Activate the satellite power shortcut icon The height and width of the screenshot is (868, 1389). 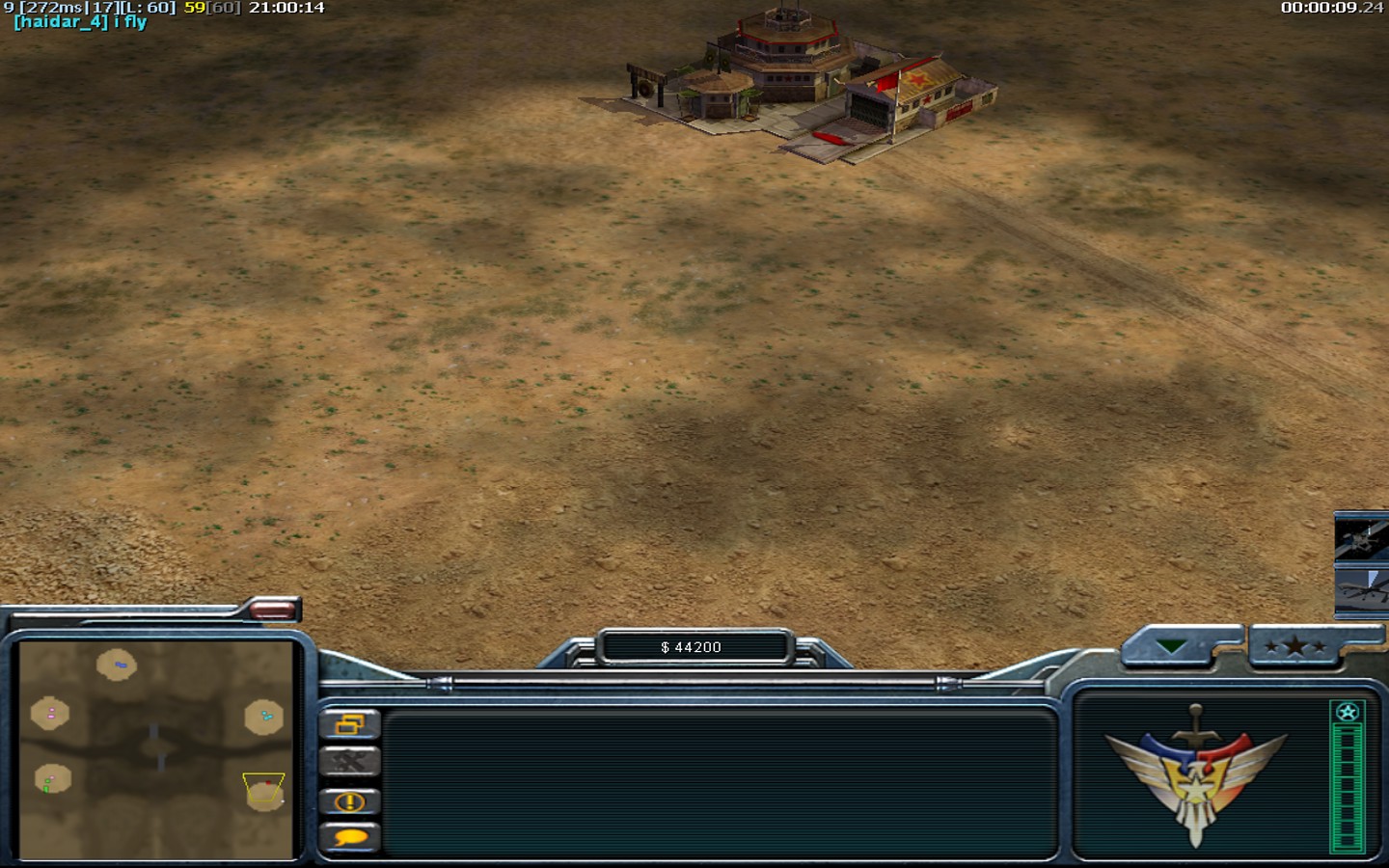tap(1362, 537)
